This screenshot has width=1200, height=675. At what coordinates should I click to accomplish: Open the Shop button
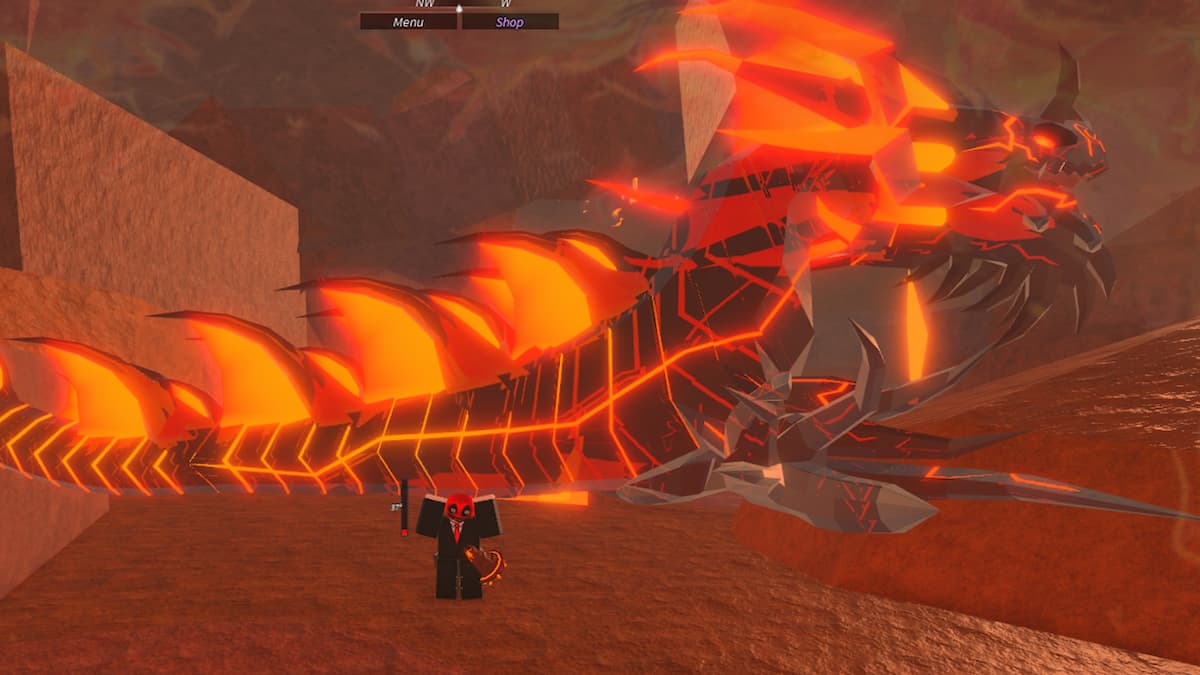[x=510, y=21]
